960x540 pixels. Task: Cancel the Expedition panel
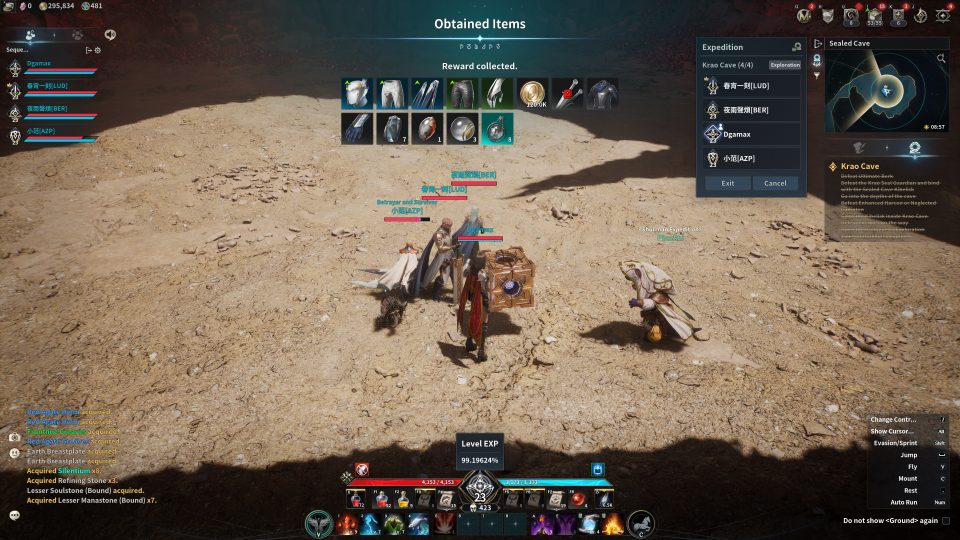[775, 183]
